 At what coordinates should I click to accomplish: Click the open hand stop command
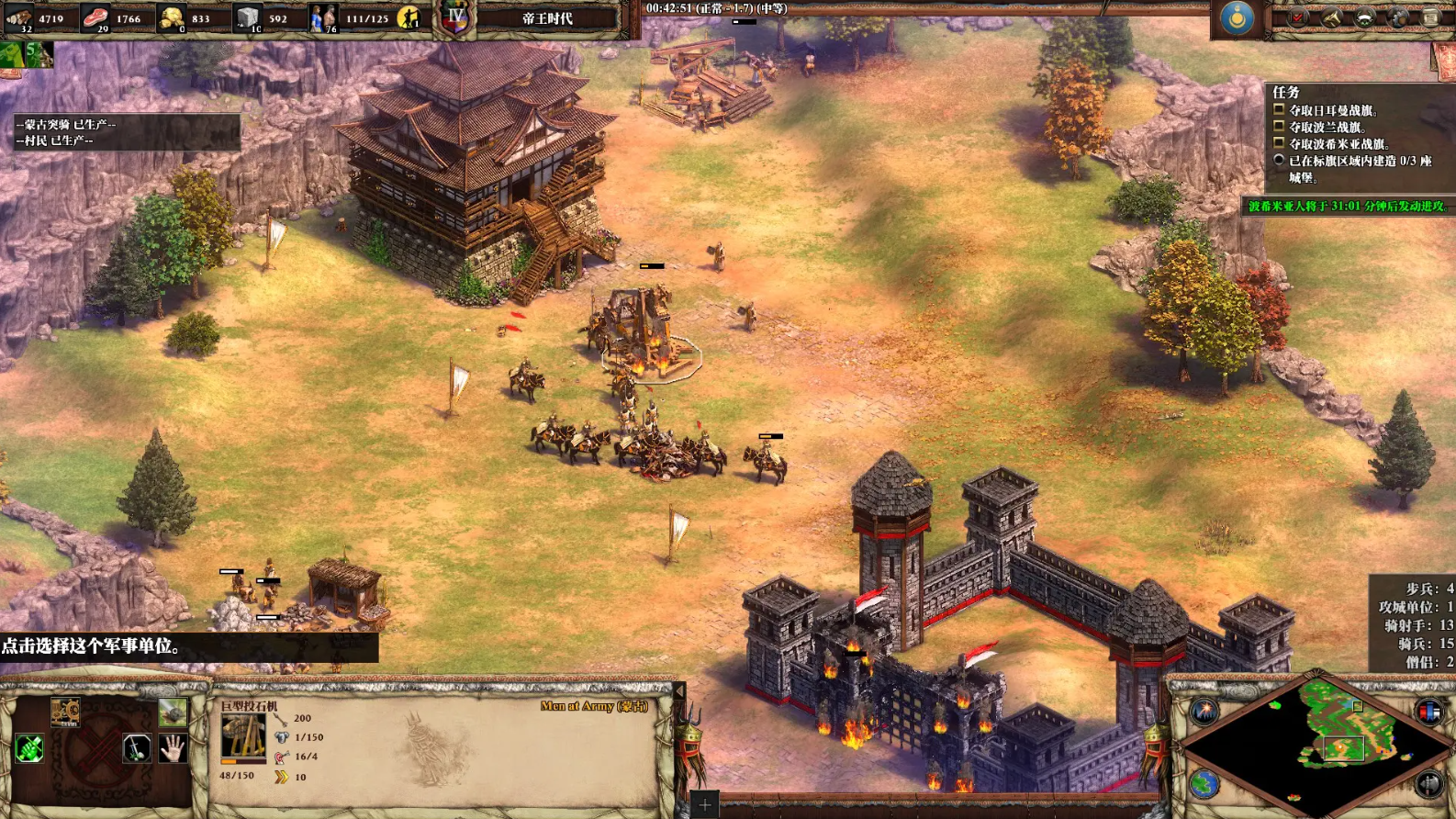pyautogui.click(x=173, y=749)
